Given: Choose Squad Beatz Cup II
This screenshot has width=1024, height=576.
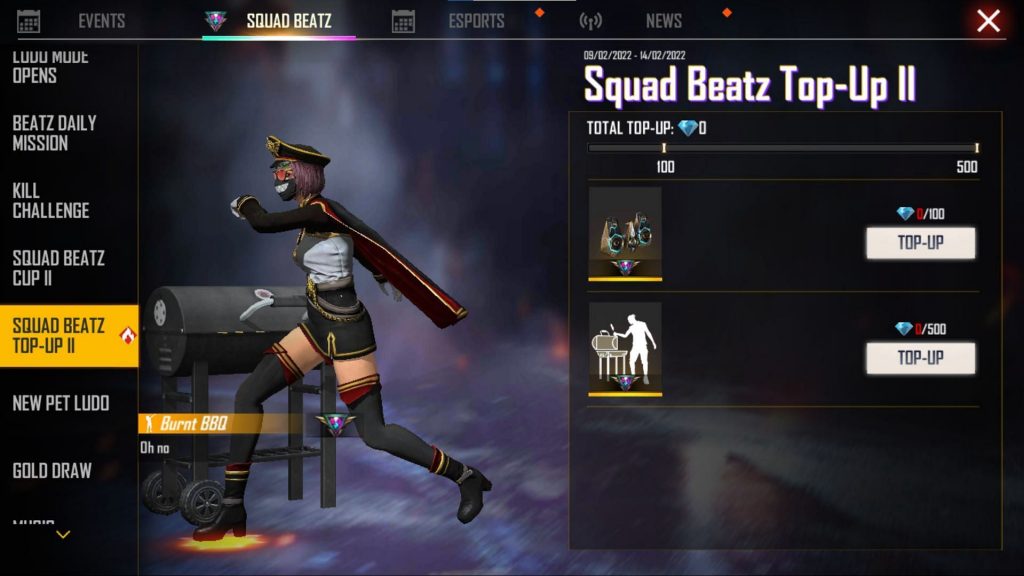Looking at the screenshot, I should pyautogui.click(x=58, y=267).
